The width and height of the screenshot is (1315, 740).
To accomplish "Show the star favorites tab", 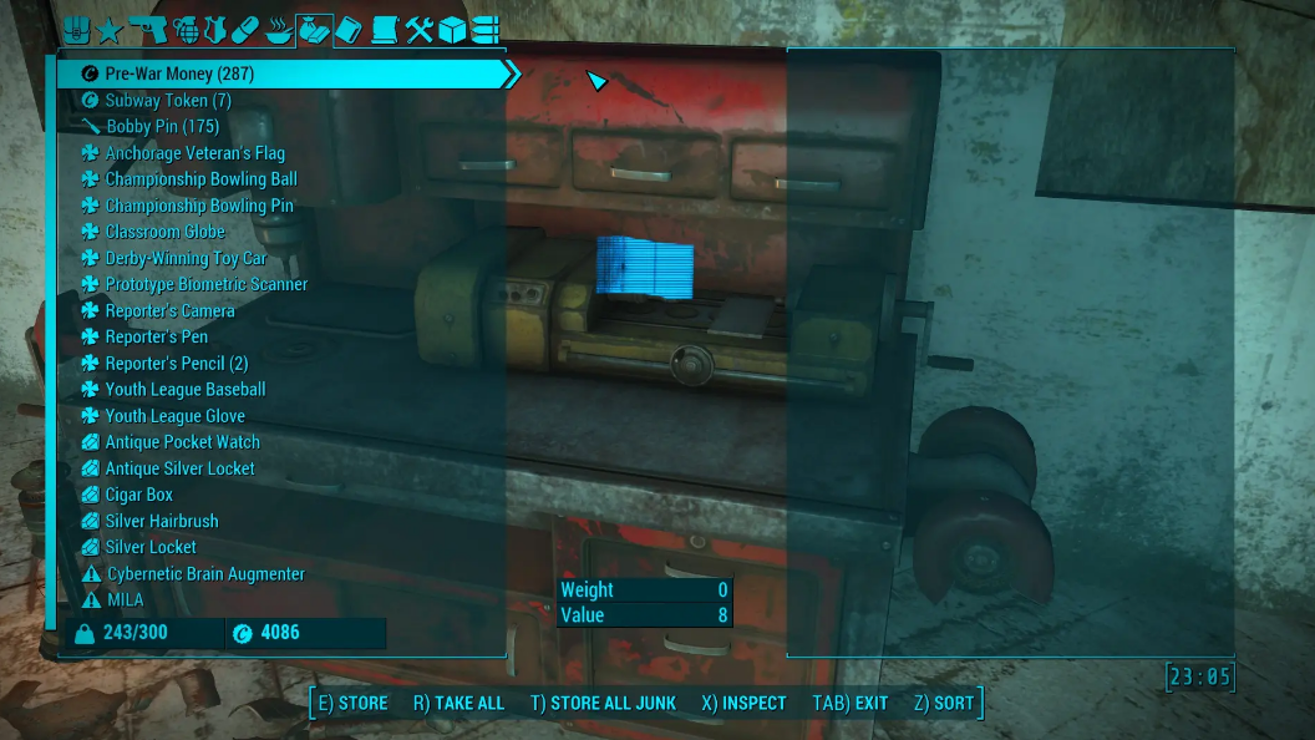I will pos(109,30).
